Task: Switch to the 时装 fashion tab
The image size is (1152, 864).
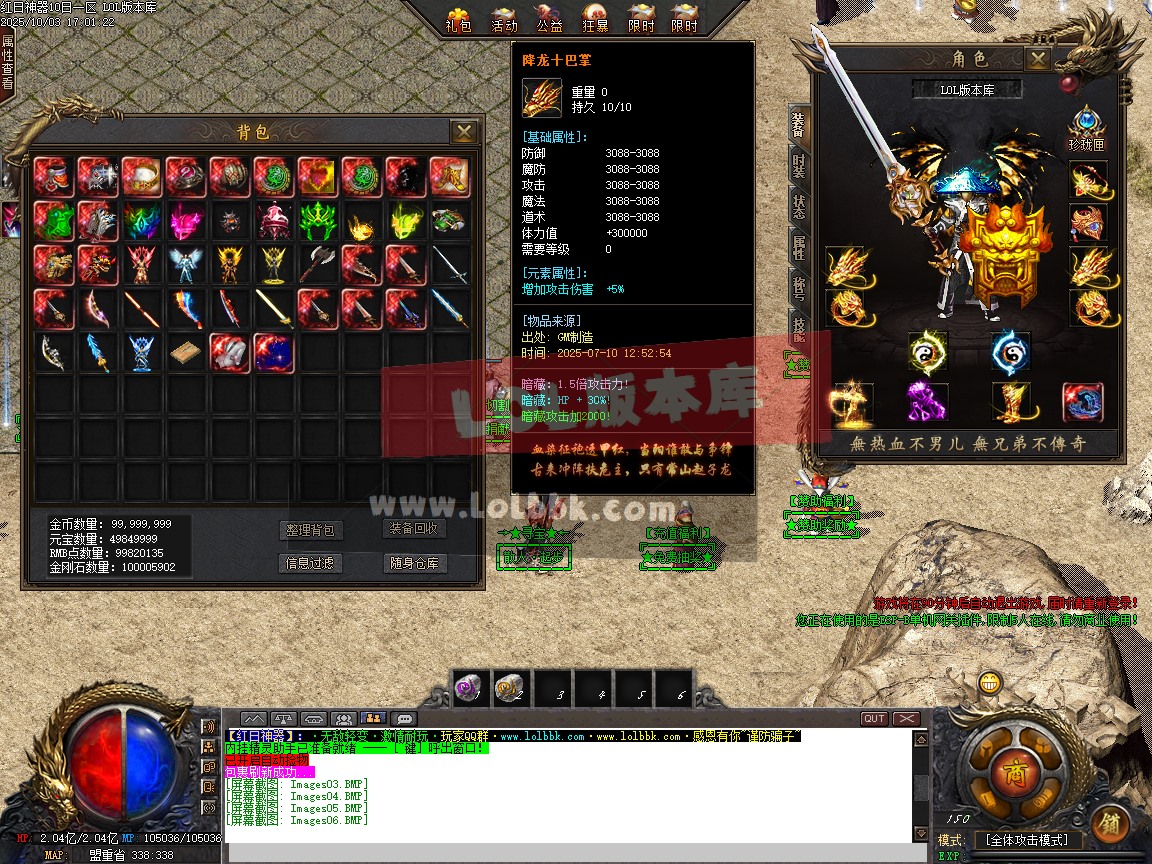Action: (x=799, y=165)
